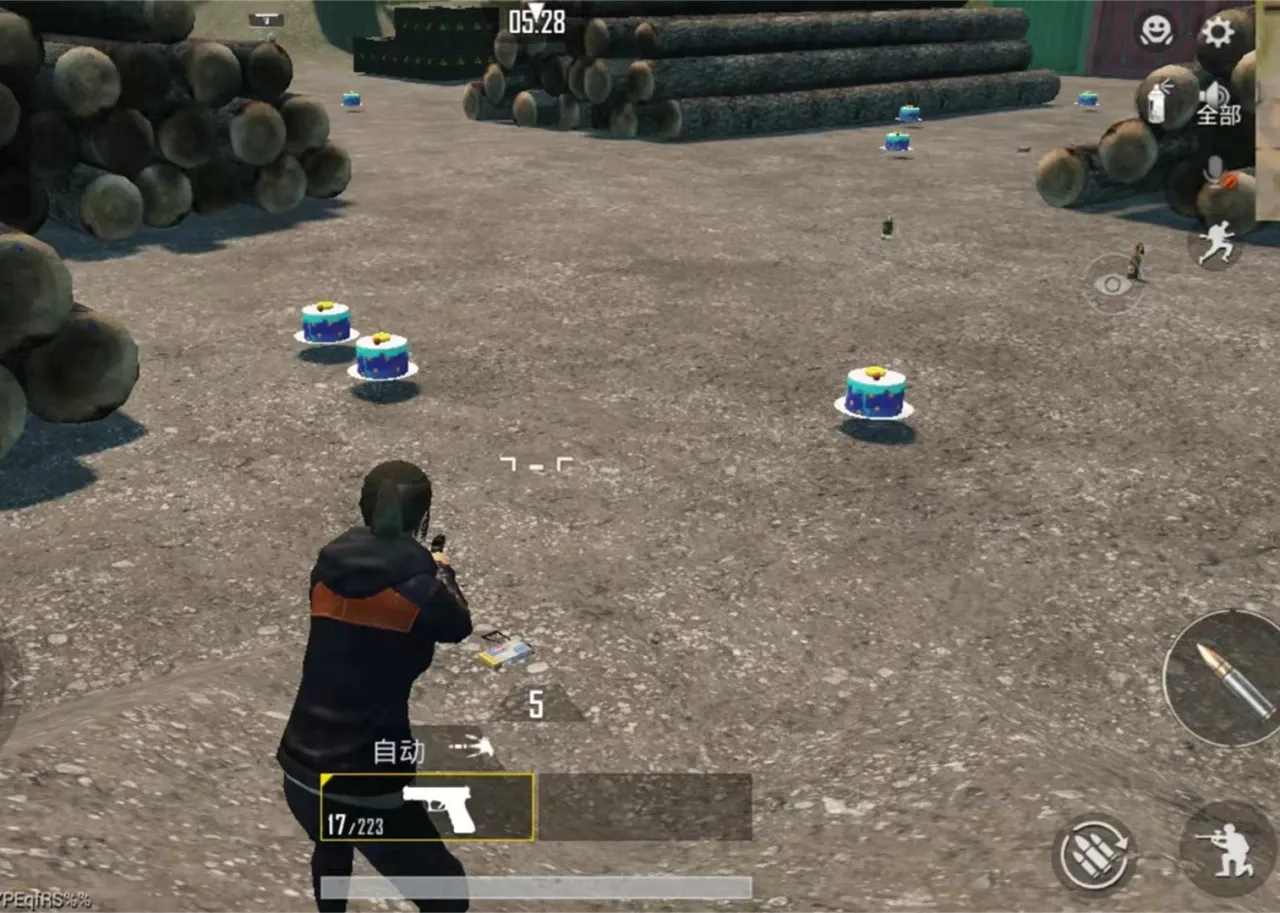Fire using the bullet button
The height and width of the screenshot is (913, 1280).
pos(1227,677)
